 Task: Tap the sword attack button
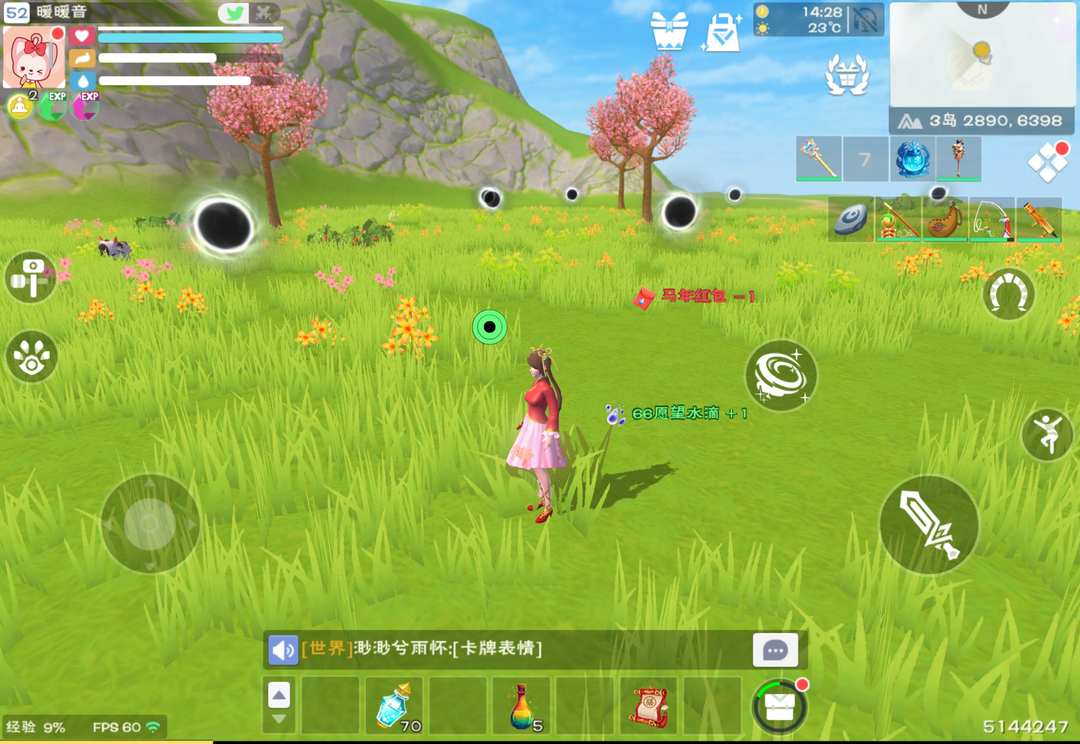(928, 524)
